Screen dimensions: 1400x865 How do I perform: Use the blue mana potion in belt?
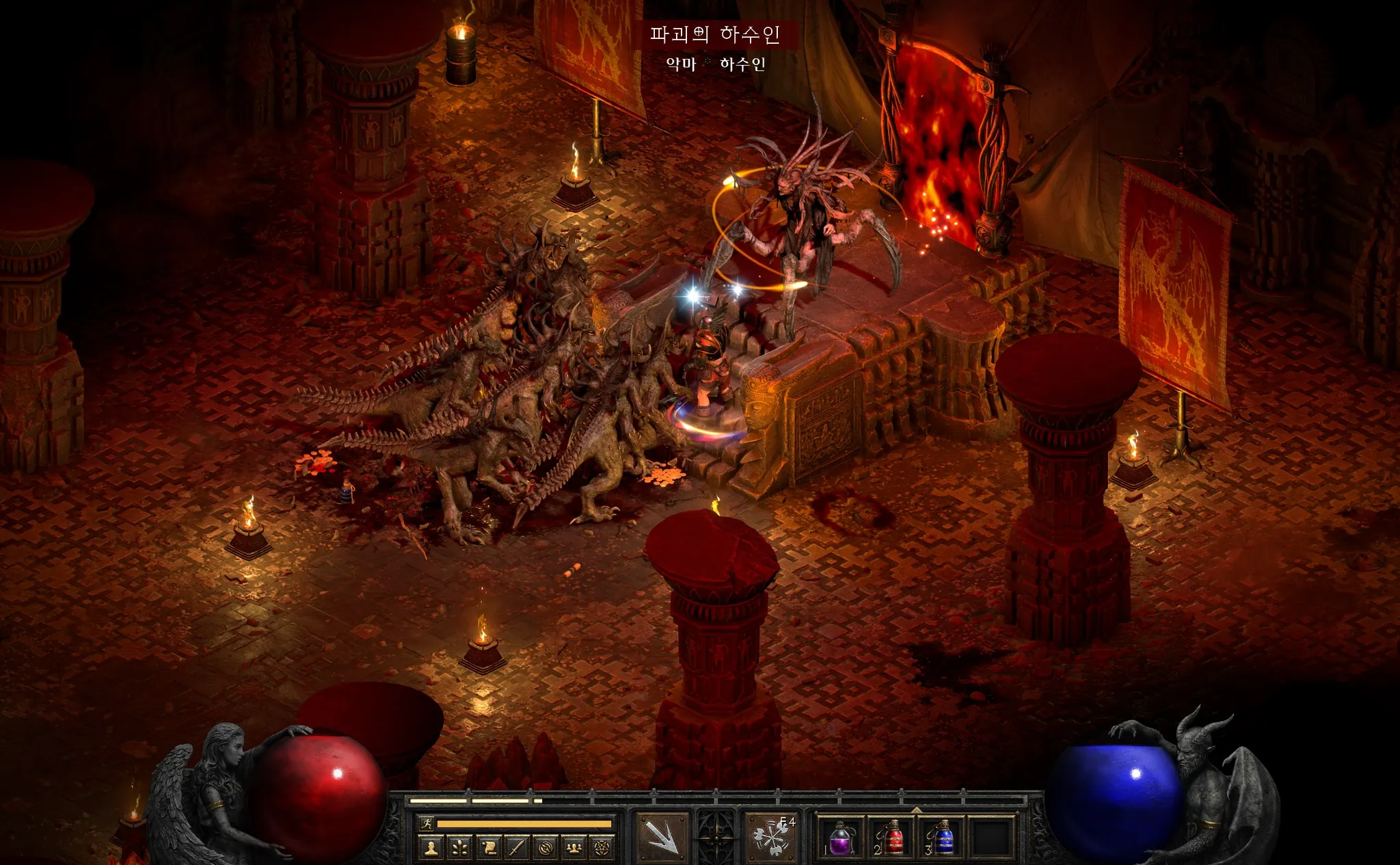pos(943,838)
